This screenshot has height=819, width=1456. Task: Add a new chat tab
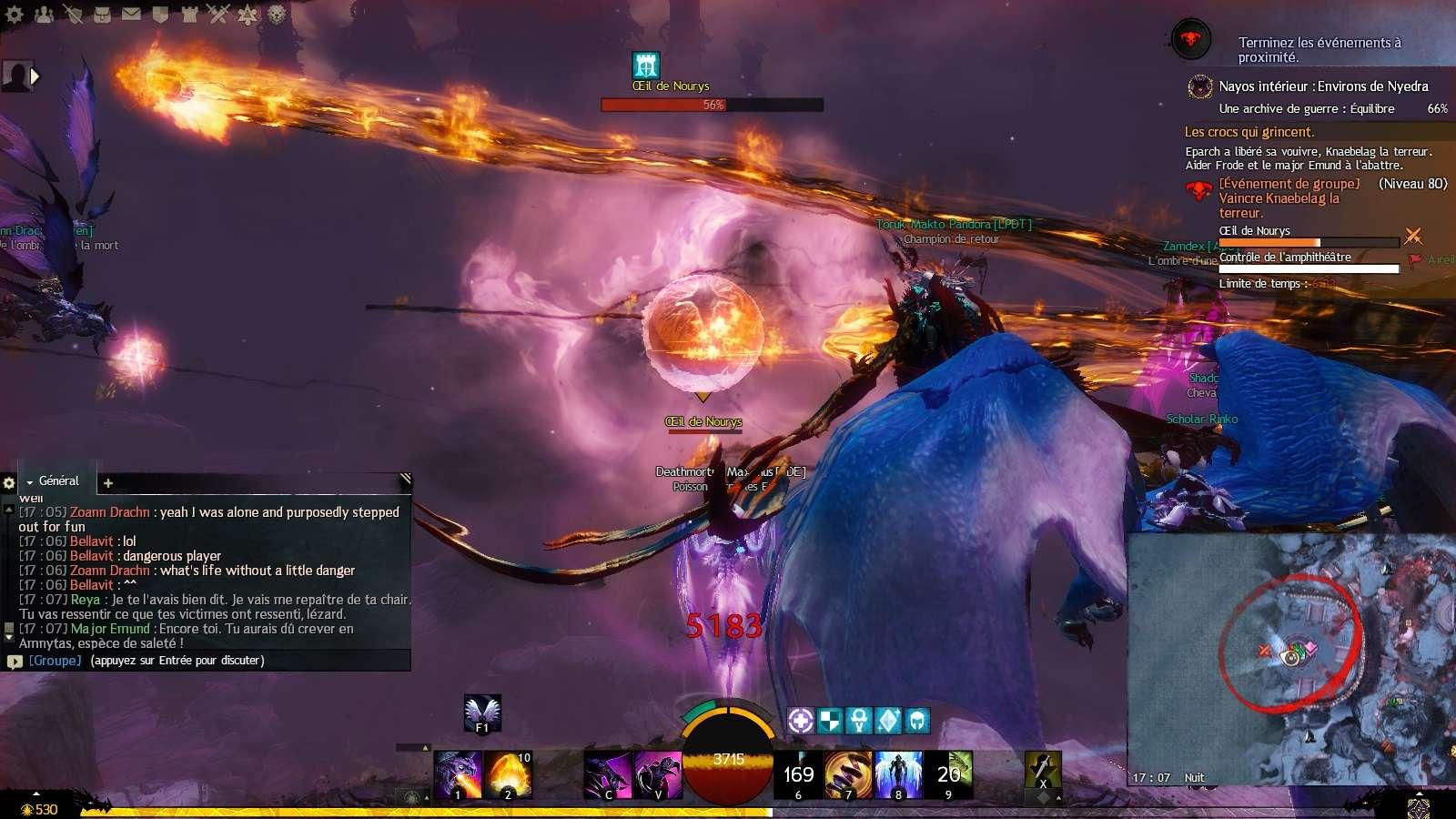click(x=108, y=483)
